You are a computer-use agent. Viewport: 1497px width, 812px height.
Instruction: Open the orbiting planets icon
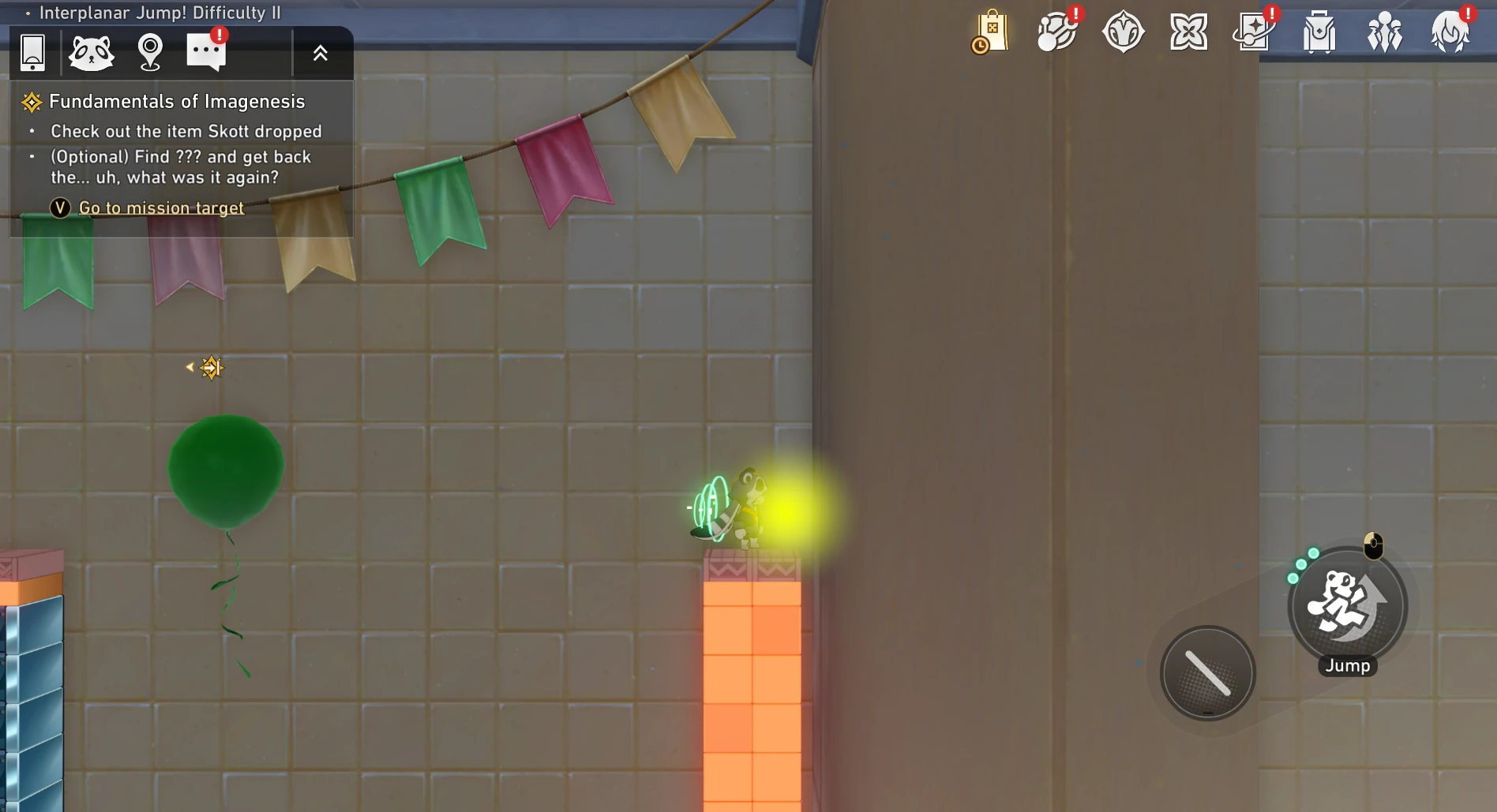(x=1056, y=32)
